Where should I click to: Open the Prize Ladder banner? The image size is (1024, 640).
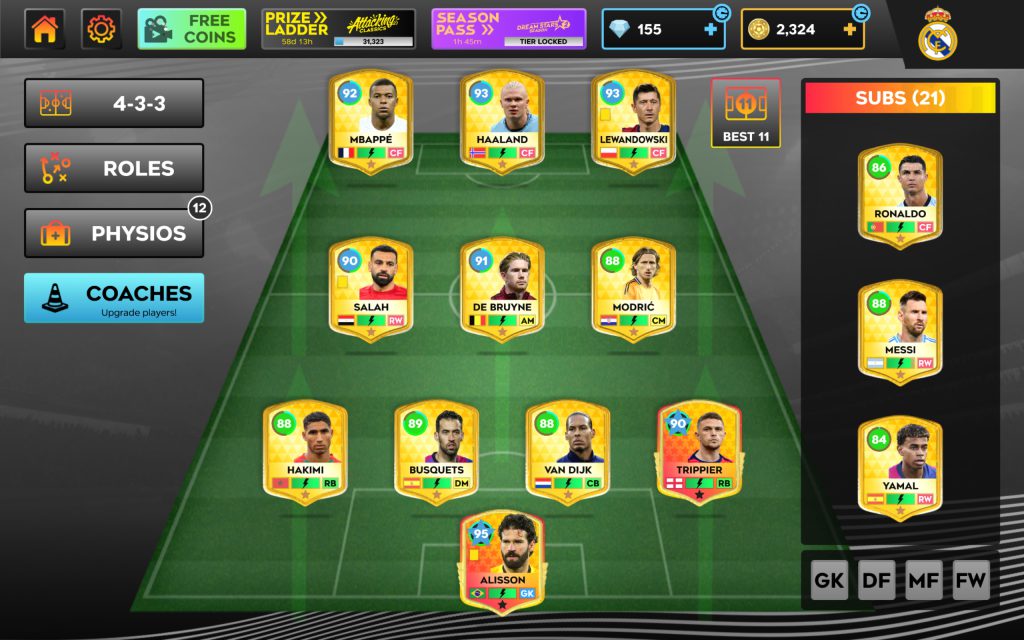pyautogui.click(x=338, y=30)
